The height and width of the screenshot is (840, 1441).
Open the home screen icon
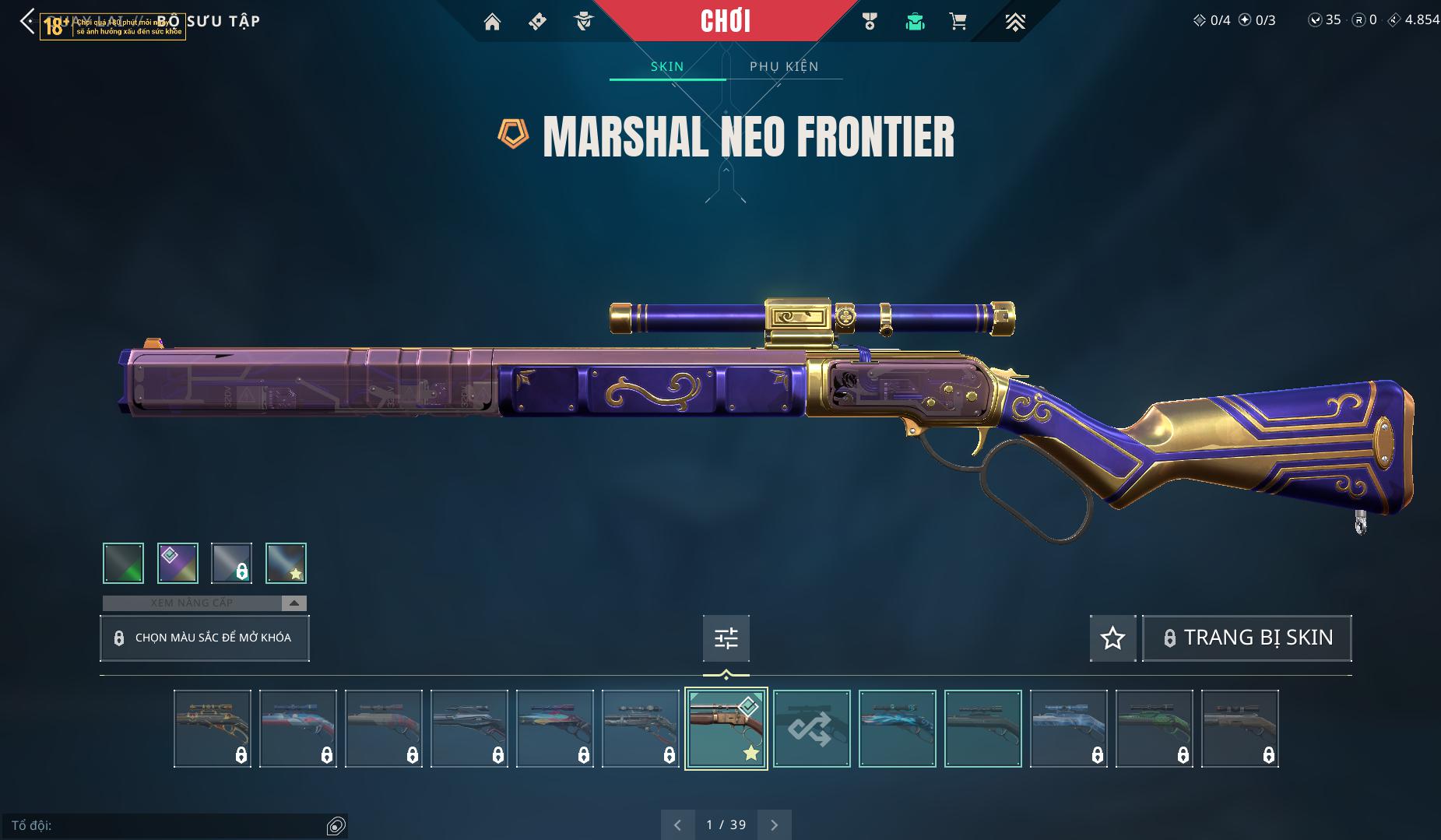pyautogui.click(x=492, y=22)
